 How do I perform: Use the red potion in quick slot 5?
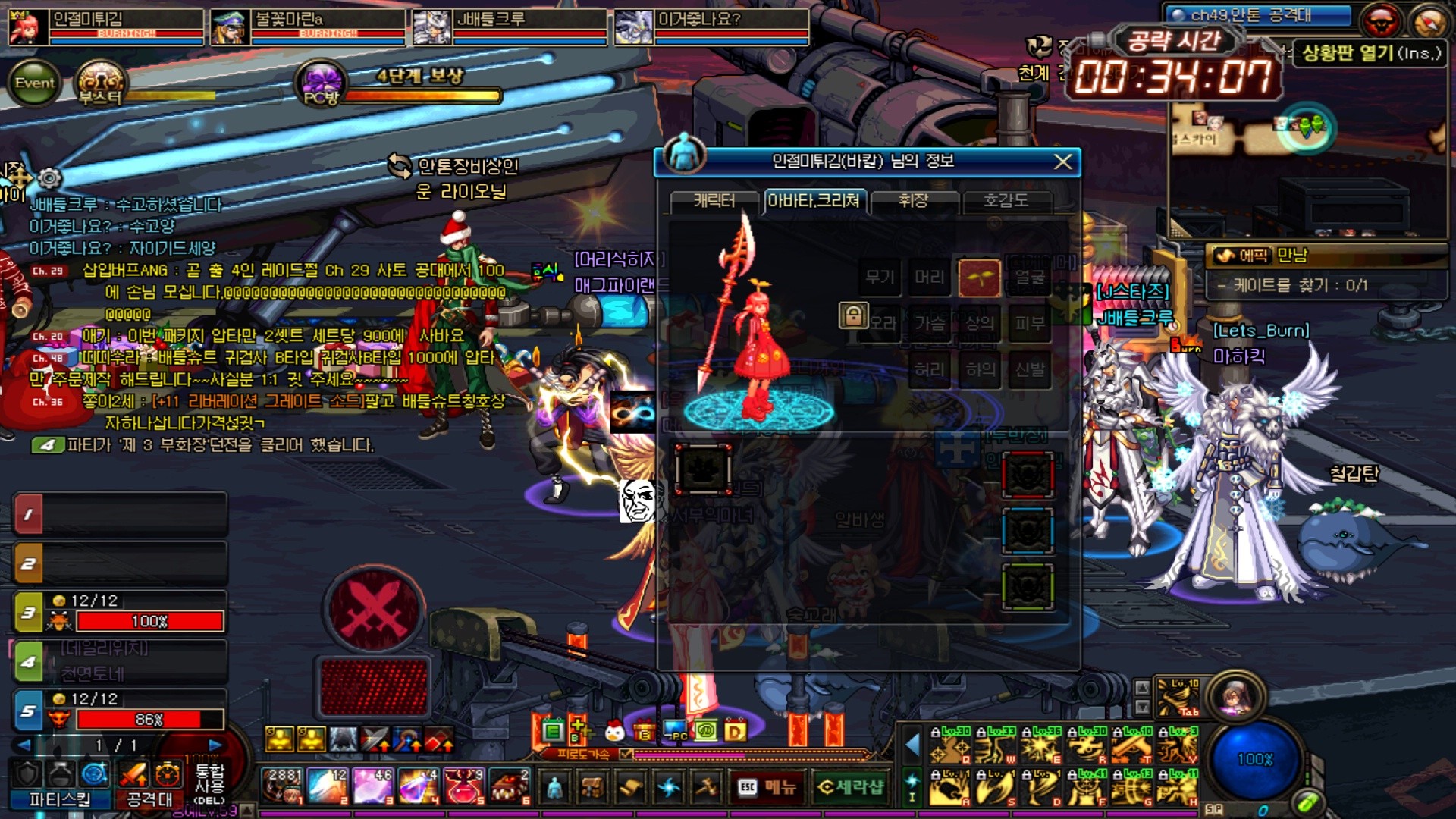[x=464, y=786]
